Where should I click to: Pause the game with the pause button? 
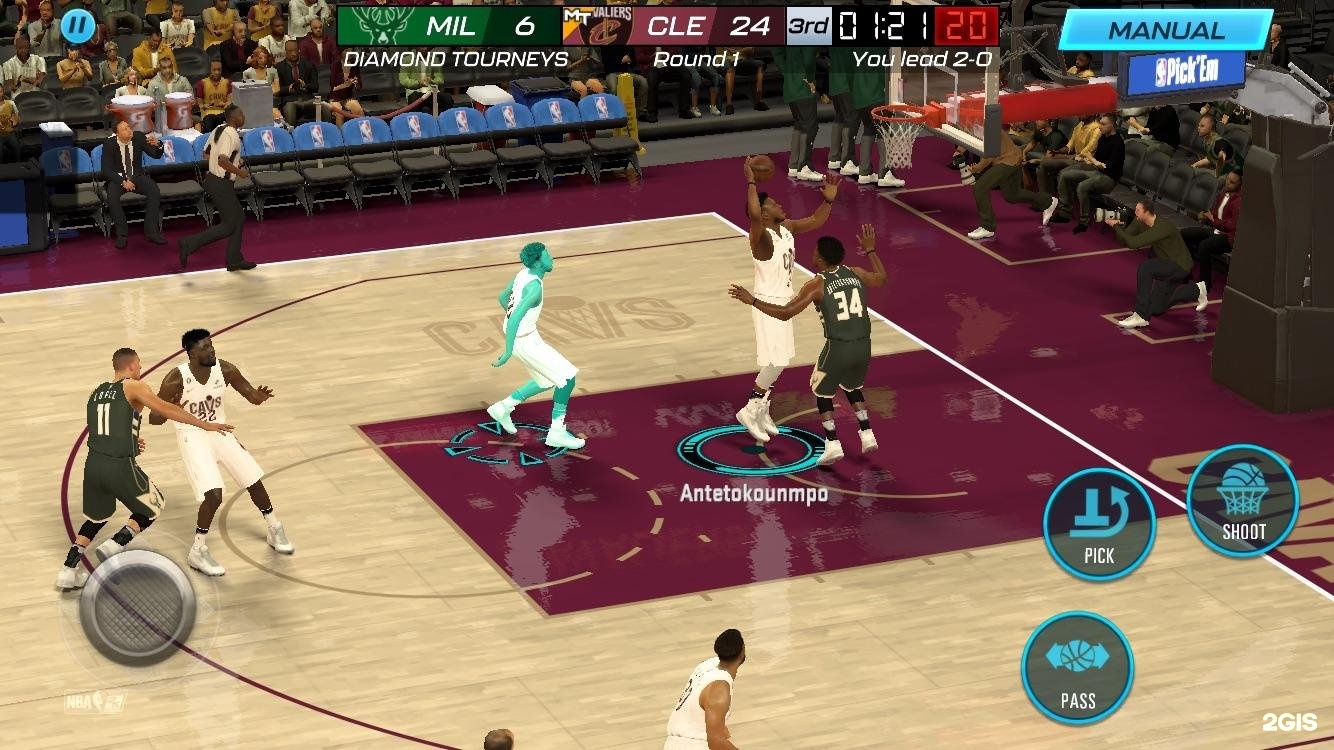point(77,25)
